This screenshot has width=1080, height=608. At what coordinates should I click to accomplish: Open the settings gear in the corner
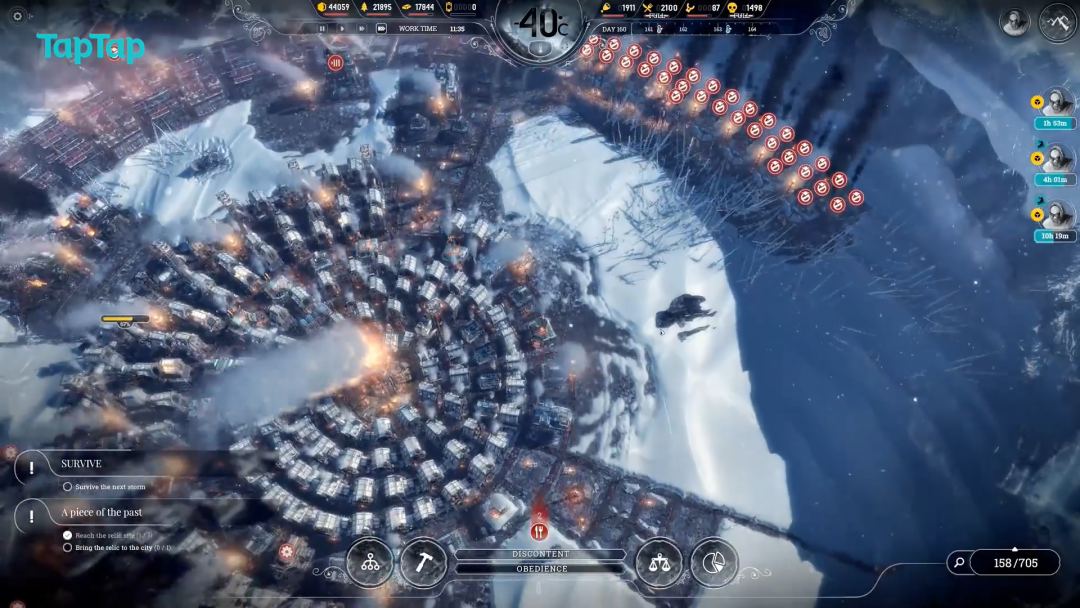click(17, 16)
